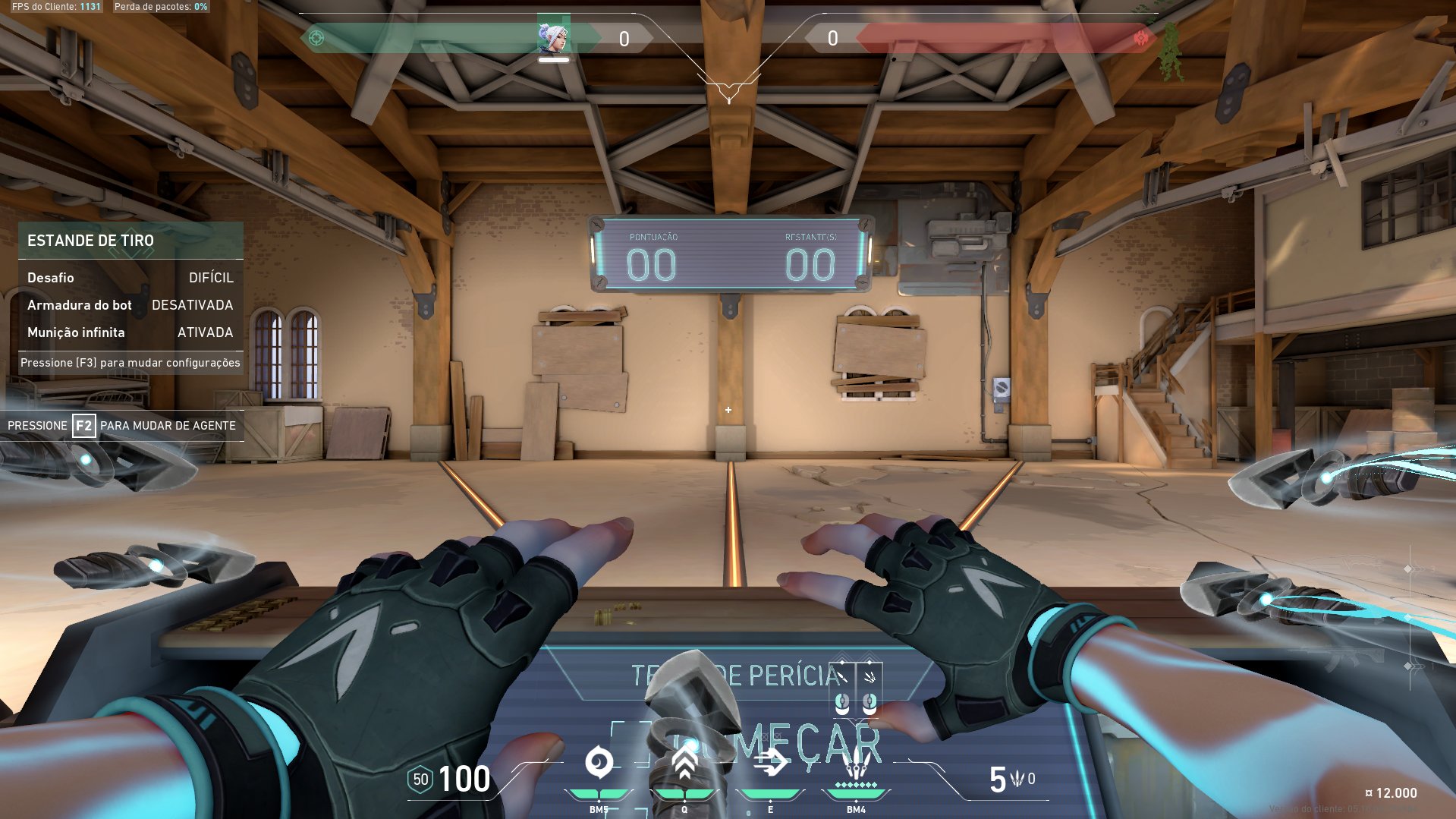Click the PONTUAÇÃO scoreboard label
Image resolution: width=1456 pixels, height=819 pixels.
point(653,236)
